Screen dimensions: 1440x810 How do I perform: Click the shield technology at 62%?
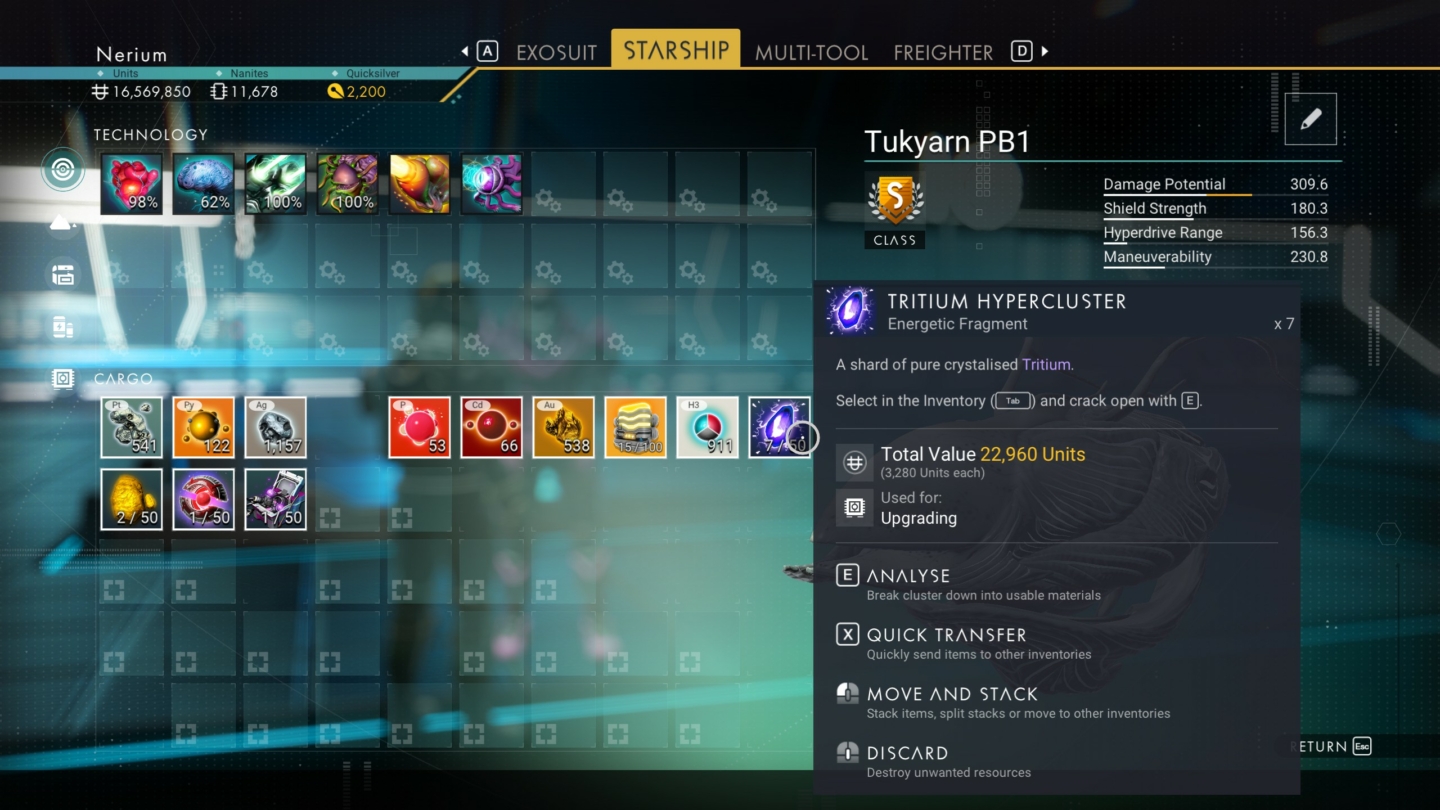tap(203, 185)
